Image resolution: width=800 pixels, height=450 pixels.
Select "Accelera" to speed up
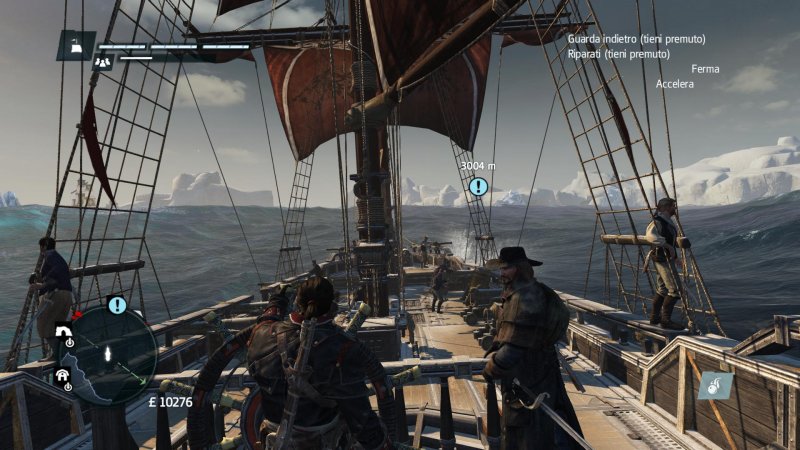pos(675,84)
